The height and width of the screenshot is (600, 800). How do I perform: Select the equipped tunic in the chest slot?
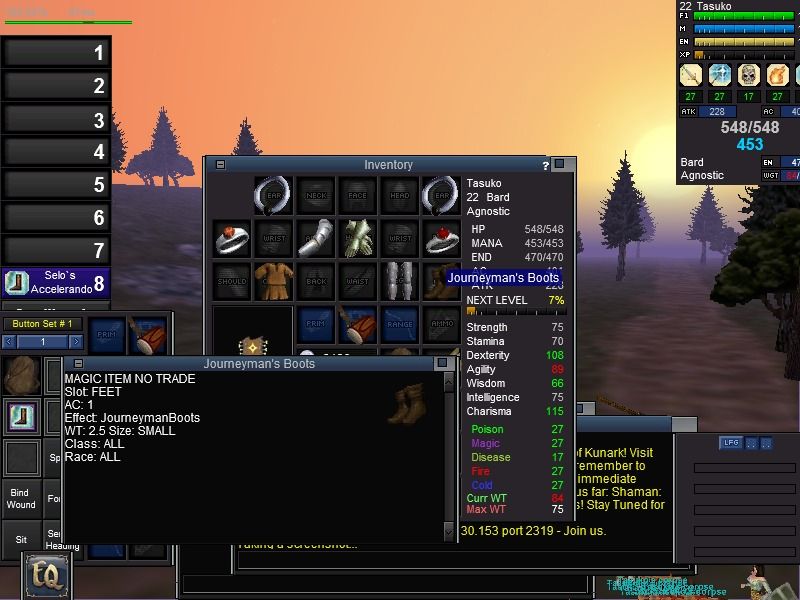pyautogui.click(x=272, y=281)
